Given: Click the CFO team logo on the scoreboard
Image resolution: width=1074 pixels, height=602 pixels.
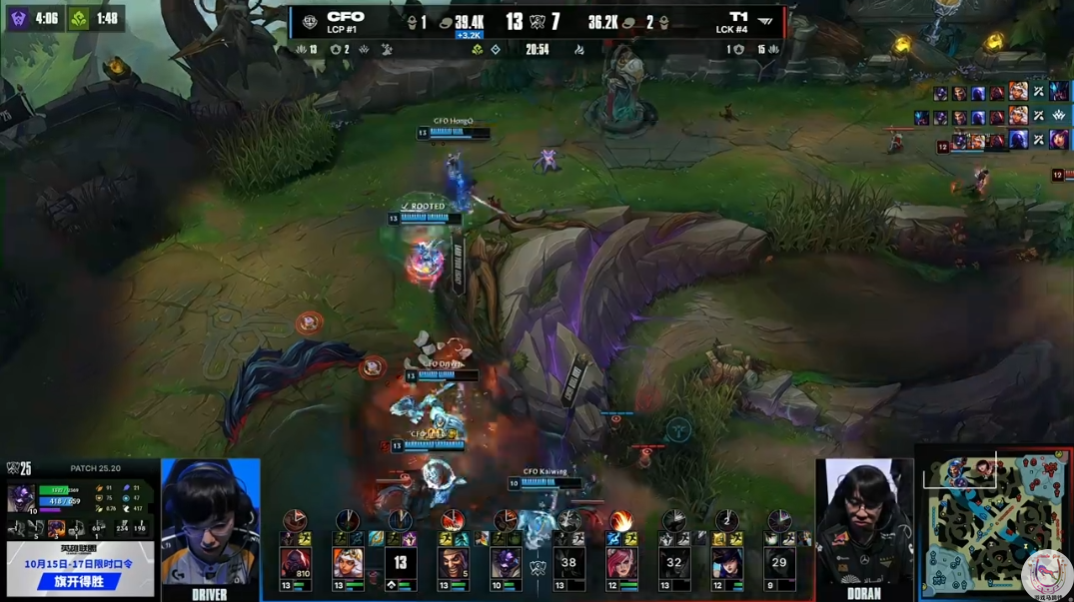Looking at the screenshot, I should (x=308, y=21).
